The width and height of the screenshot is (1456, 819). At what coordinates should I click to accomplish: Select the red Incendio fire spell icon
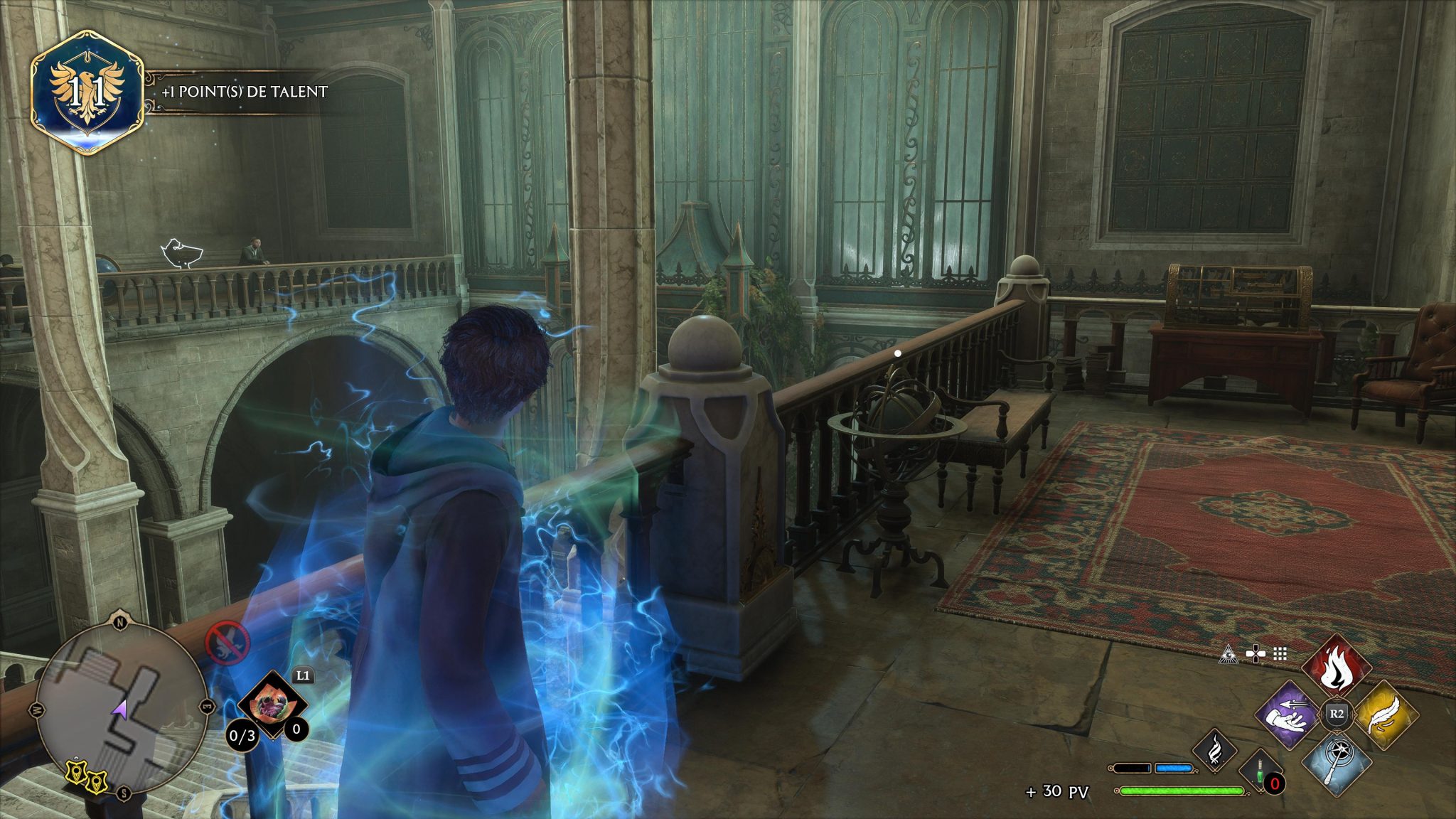[1337, 666]
